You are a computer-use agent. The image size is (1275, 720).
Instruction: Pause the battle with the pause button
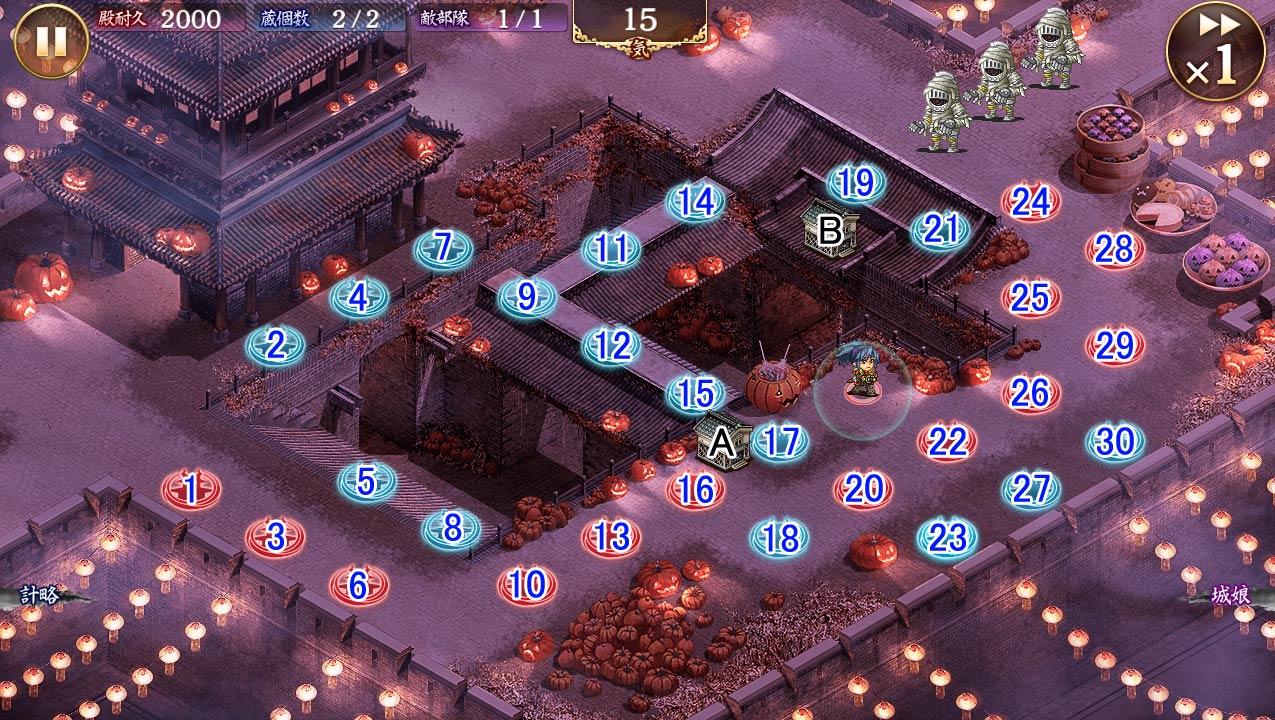51,41
